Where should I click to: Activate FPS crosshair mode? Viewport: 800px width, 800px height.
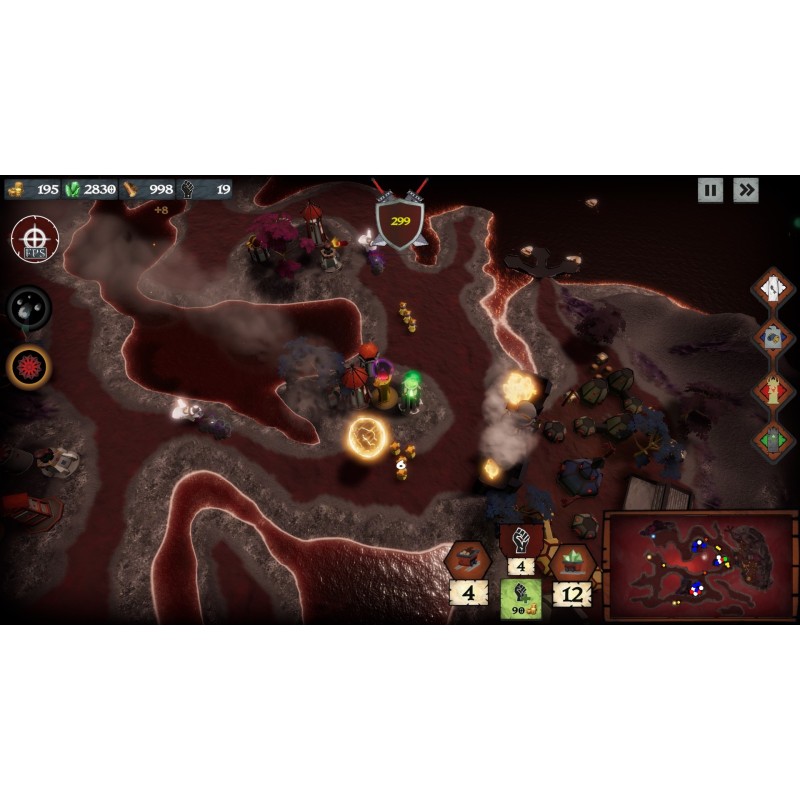pyautogui.click(x=35, y=241)
